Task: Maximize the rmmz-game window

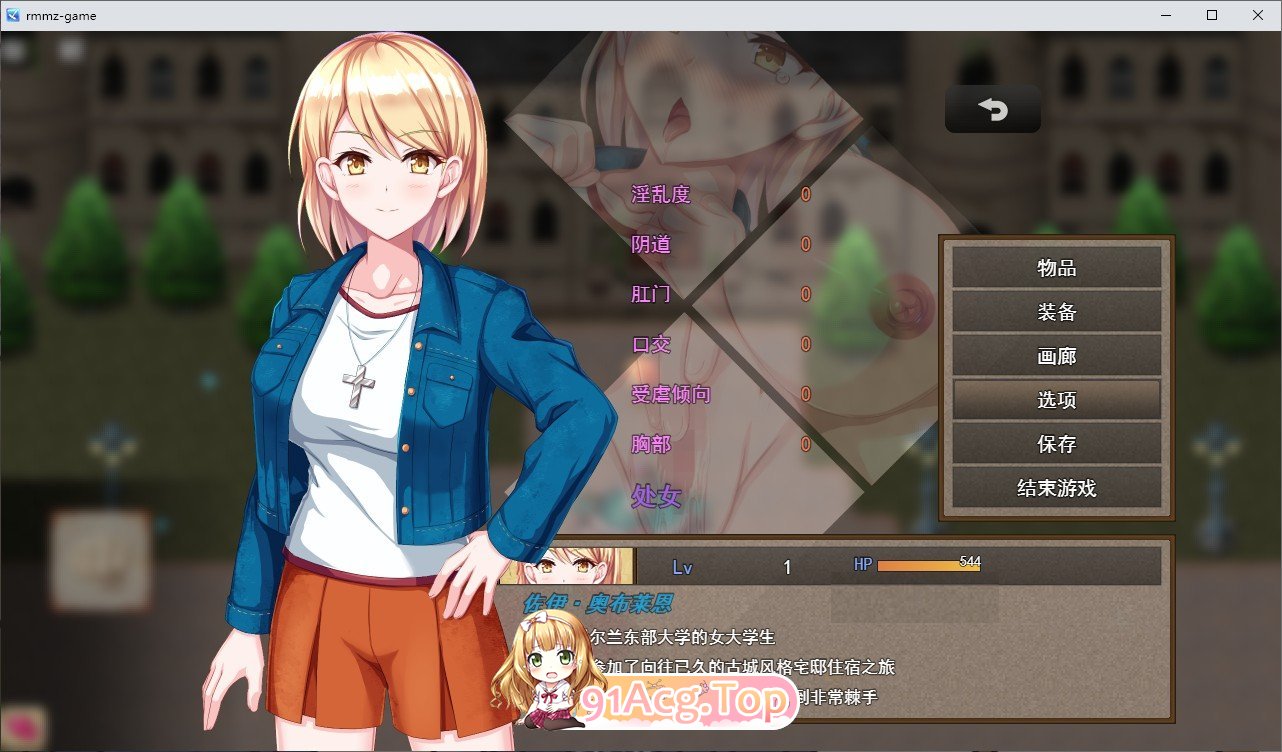Action: 1212,15
